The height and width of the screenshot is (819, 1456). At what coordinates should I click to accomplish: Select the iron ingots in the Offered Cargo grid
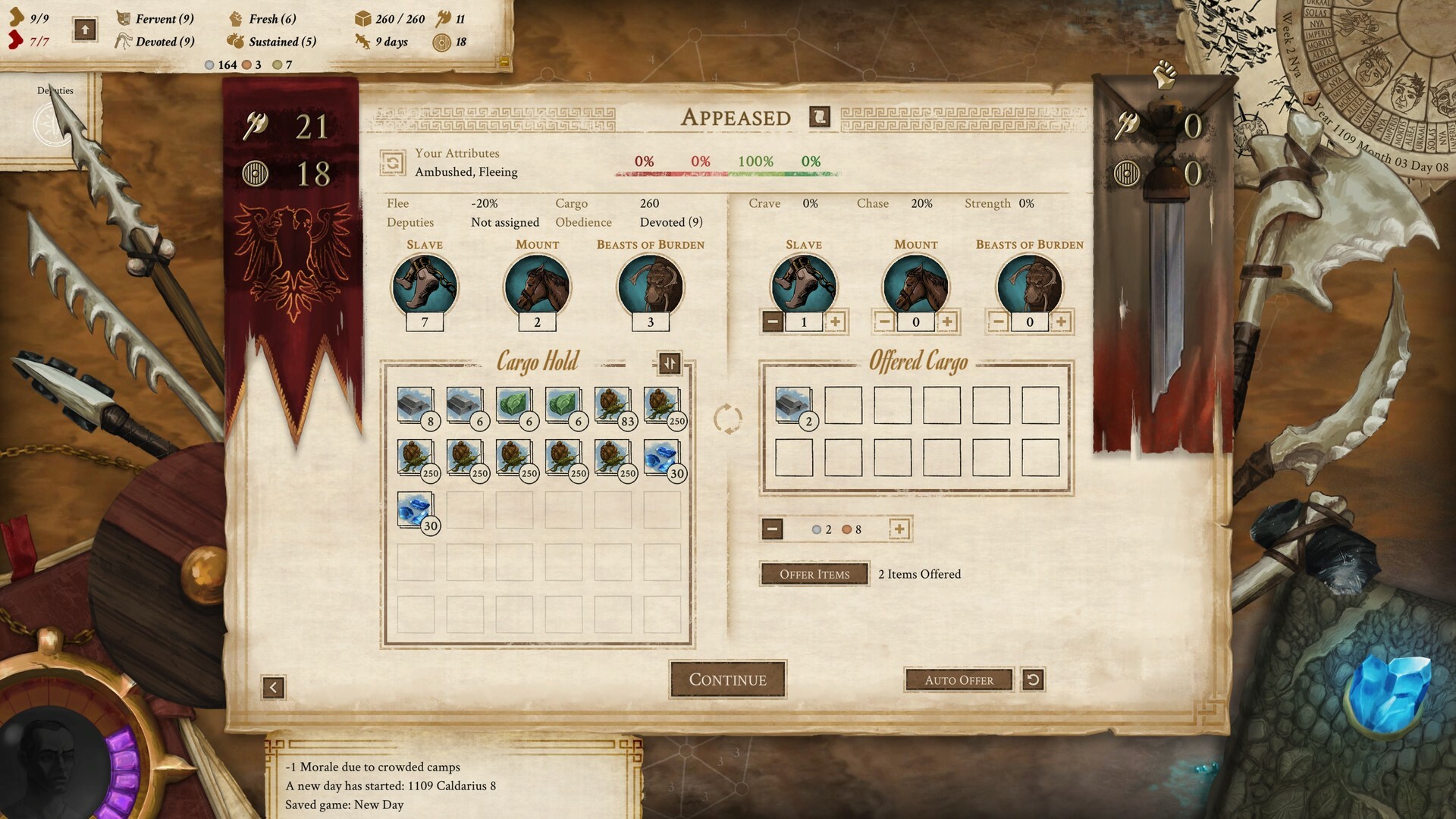(x=793, y=406)
